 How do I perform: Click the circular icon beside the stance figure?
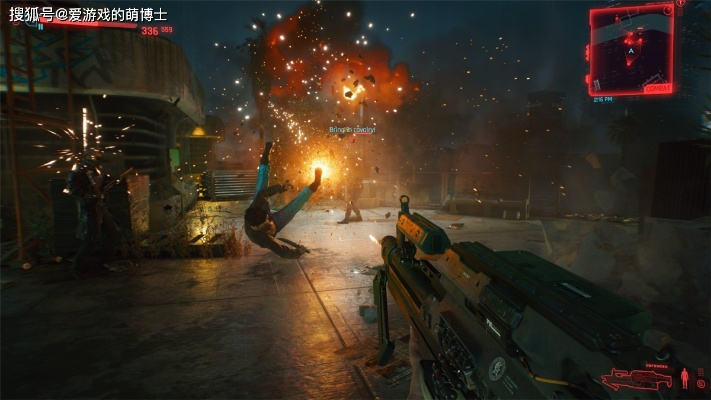pos(701,383)
